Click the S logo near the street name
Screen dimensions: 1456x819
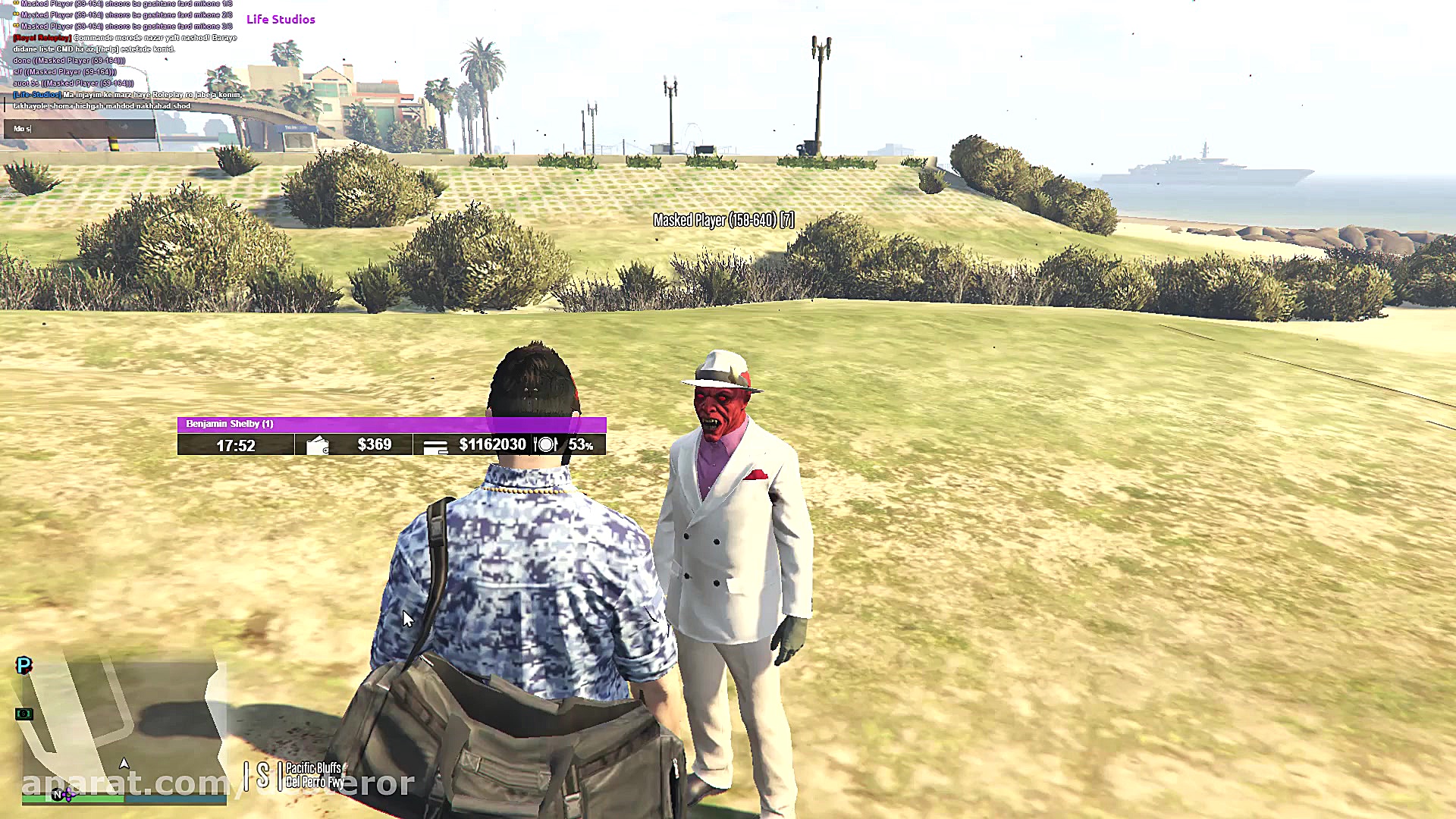tap(262, 776)
